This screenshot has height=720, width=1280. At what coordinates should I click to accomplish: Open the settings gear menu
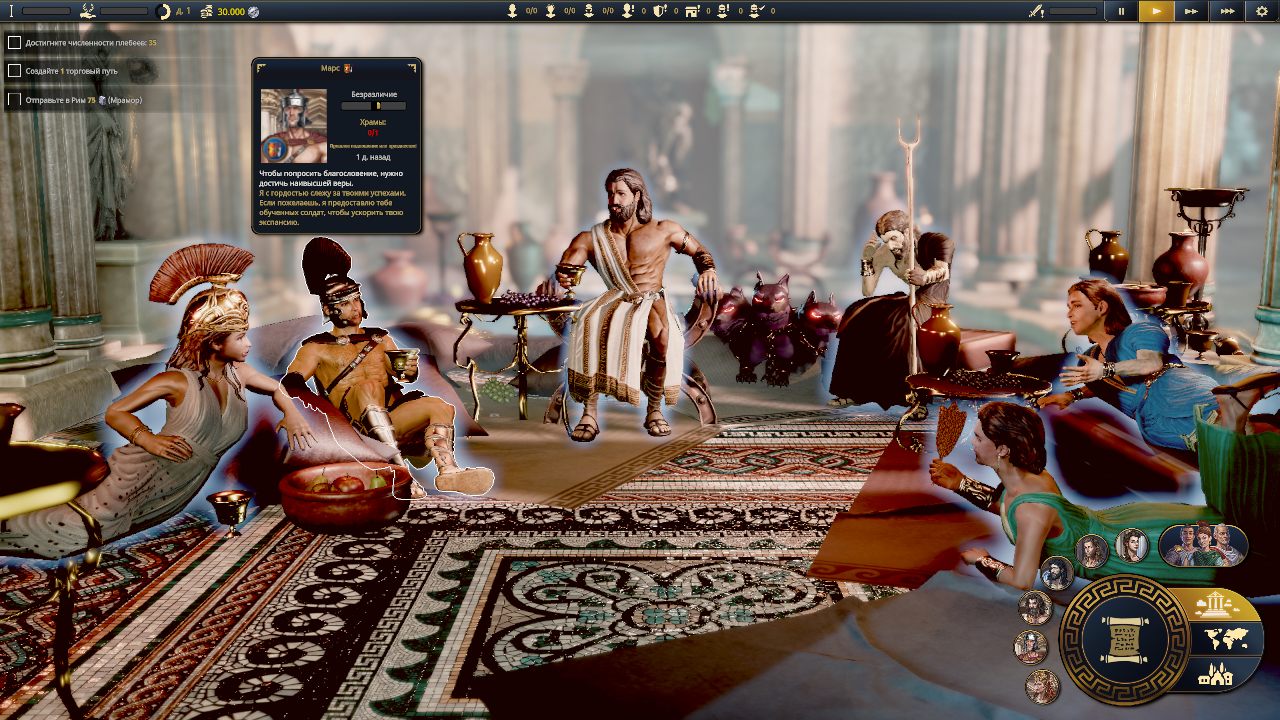point(1262,11)
